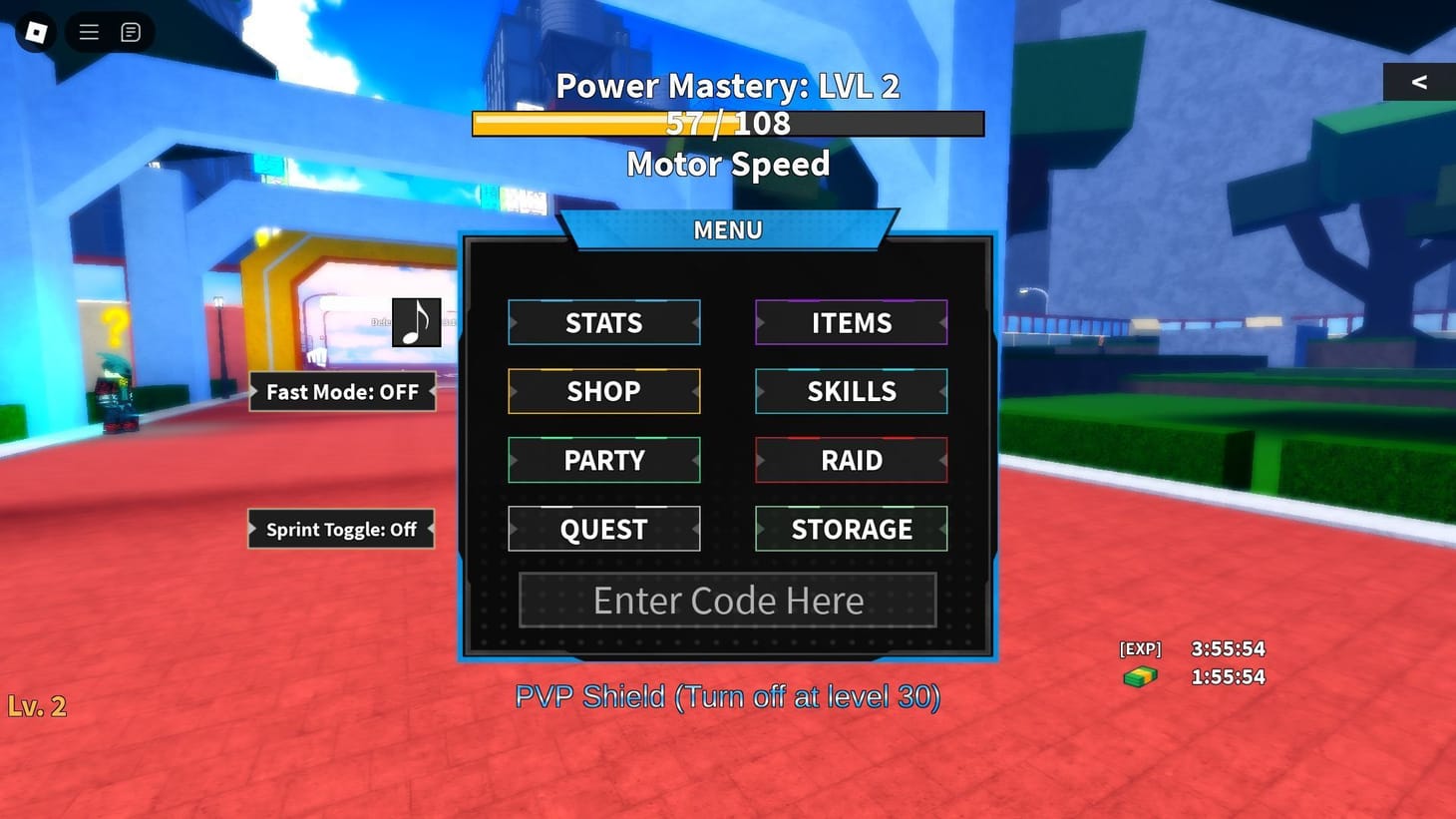This screenshot has width=1456, height=819.
Task: Click the Enter Code Here field
Action: (x=727, y=600)
